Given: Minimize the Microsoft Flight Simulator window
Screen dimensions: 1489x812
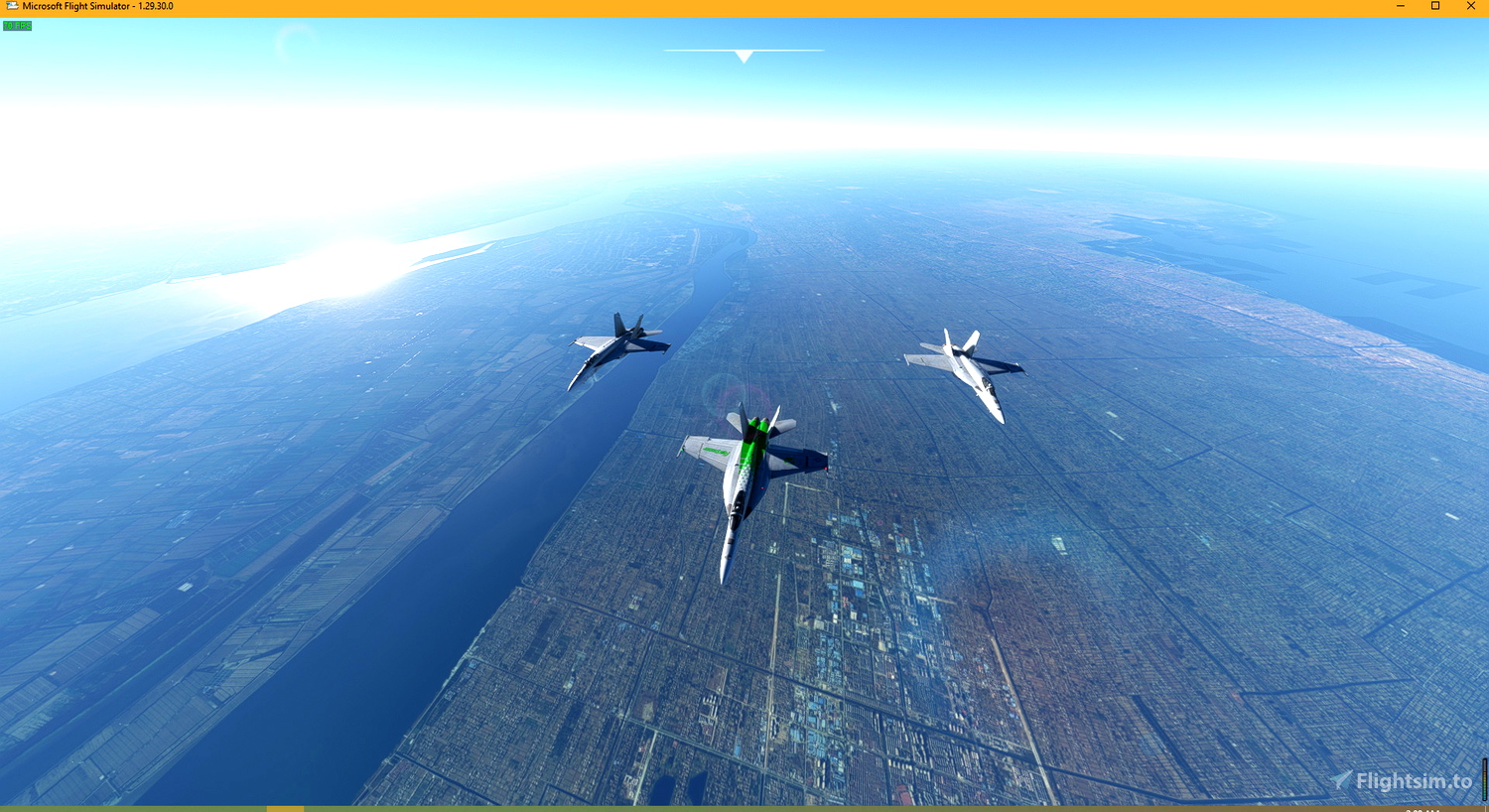Looking at the screenshot, I should (x=1400, y=6).
